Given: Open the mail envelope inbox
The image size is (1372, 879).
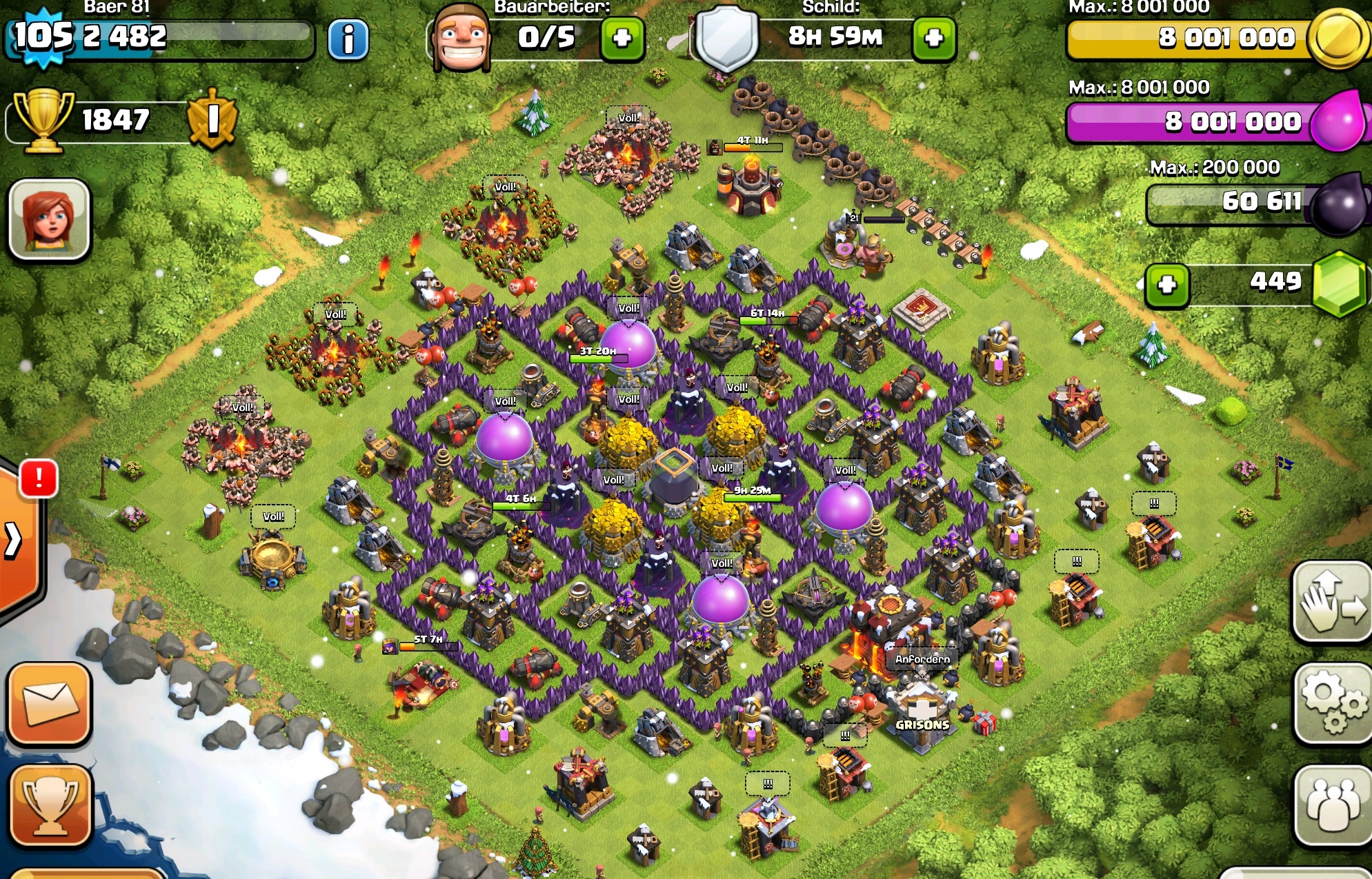Looking at the screenshot, I should (x=50, y=703).
